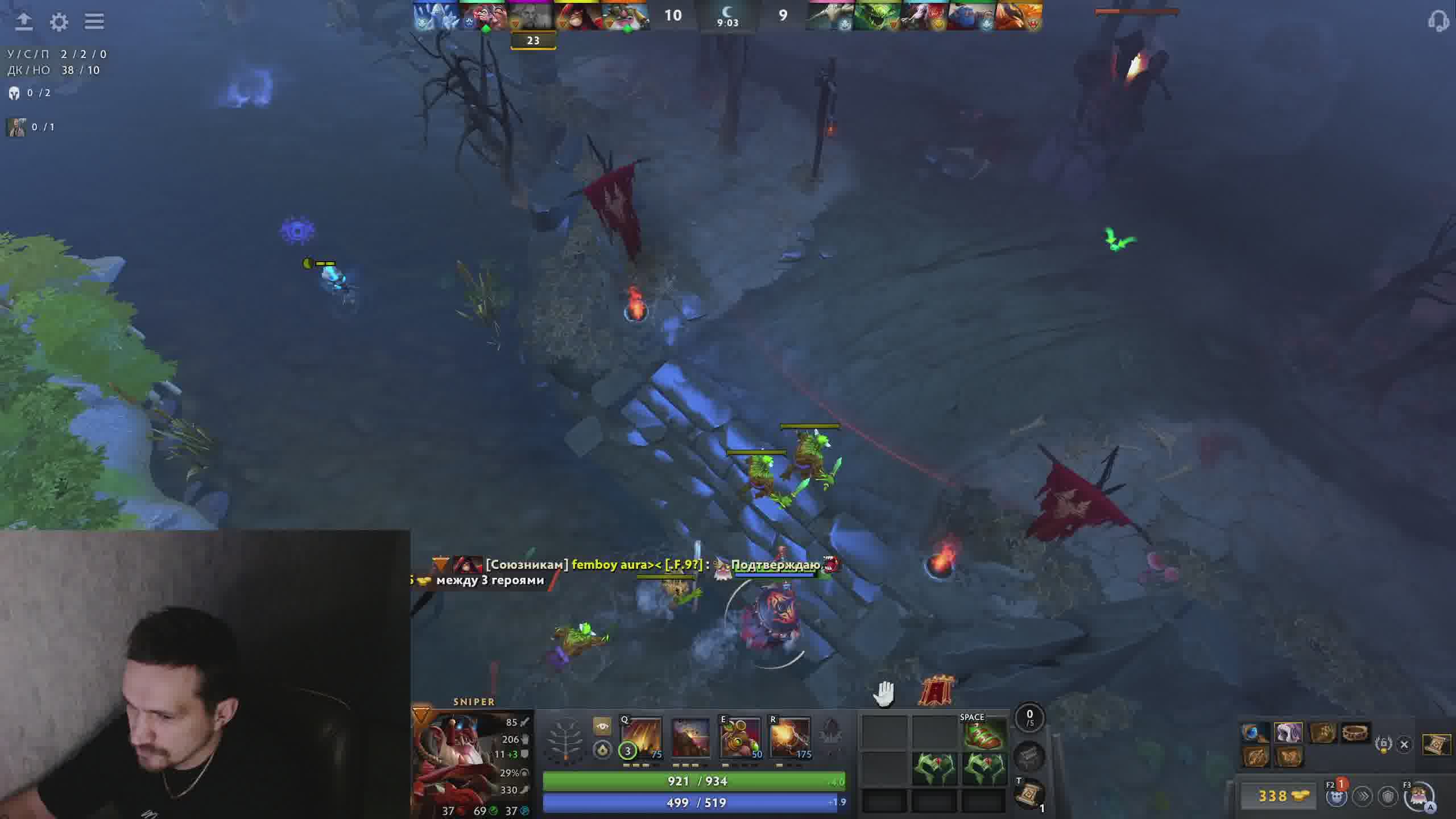The width and height of the screenshot is (1456, 819).
Task: Click the headphones icon in the corner
Action: pos(1438,22)
